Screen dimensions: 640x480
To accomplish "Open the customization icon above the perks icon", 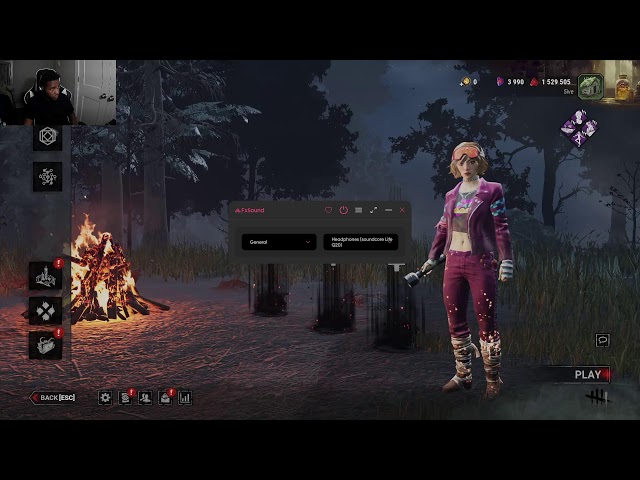I will click(x=45, y=275).
